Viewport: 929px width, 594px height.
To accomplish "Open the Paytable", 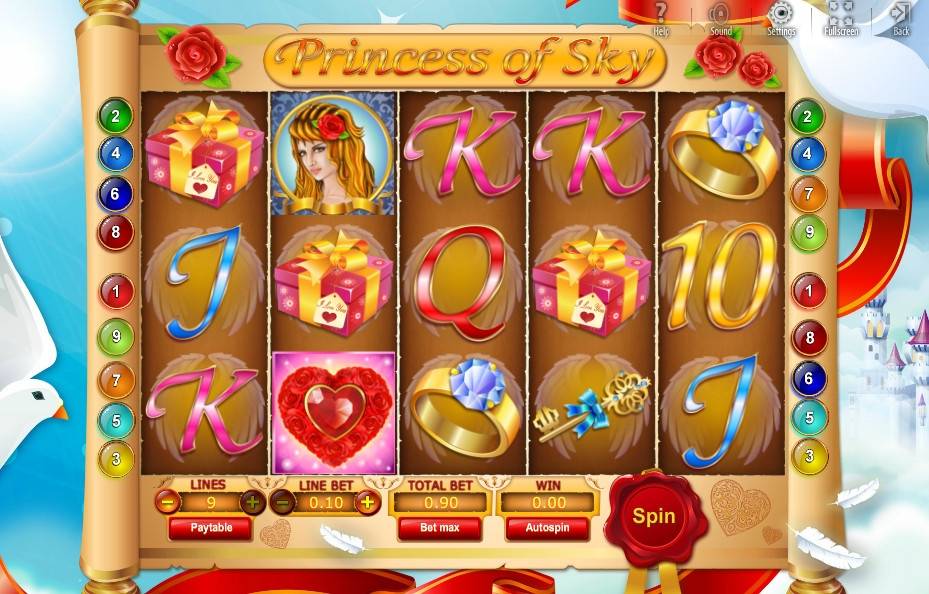I will (210, 528).
